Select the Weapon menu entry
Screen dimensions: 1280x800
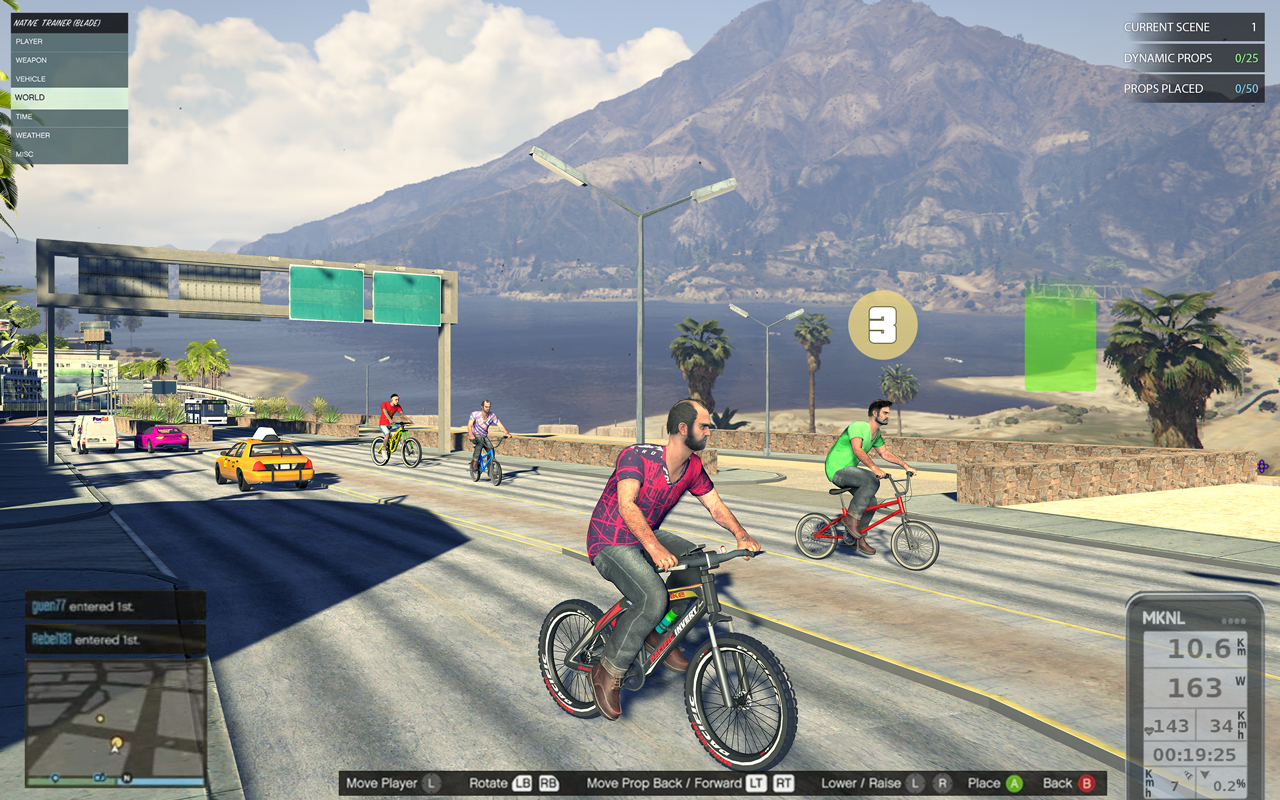(69, 60)
